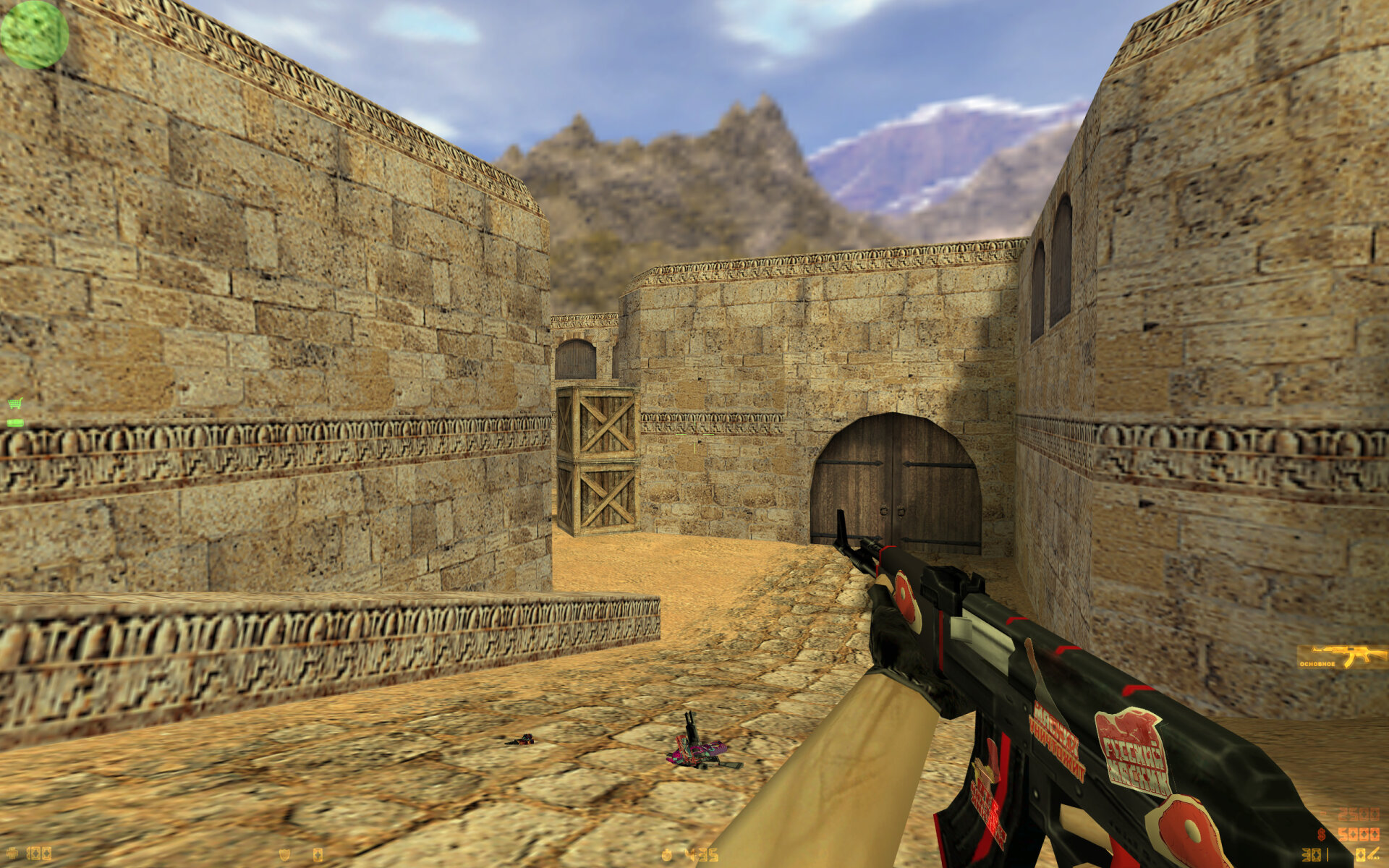Open the buy zone shopping cart icon

tap(14, 404)
